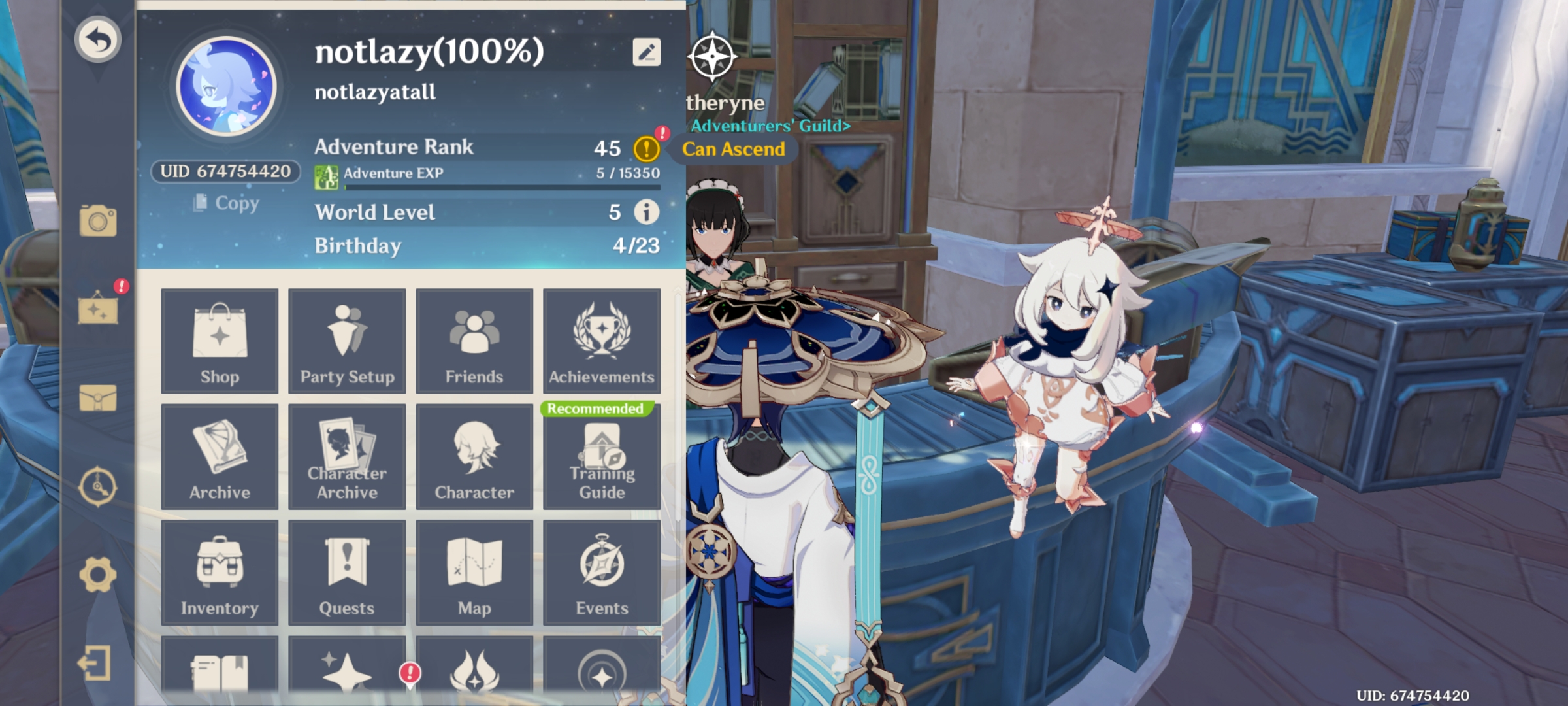Open the Inventory backpack

pos(220,573)
